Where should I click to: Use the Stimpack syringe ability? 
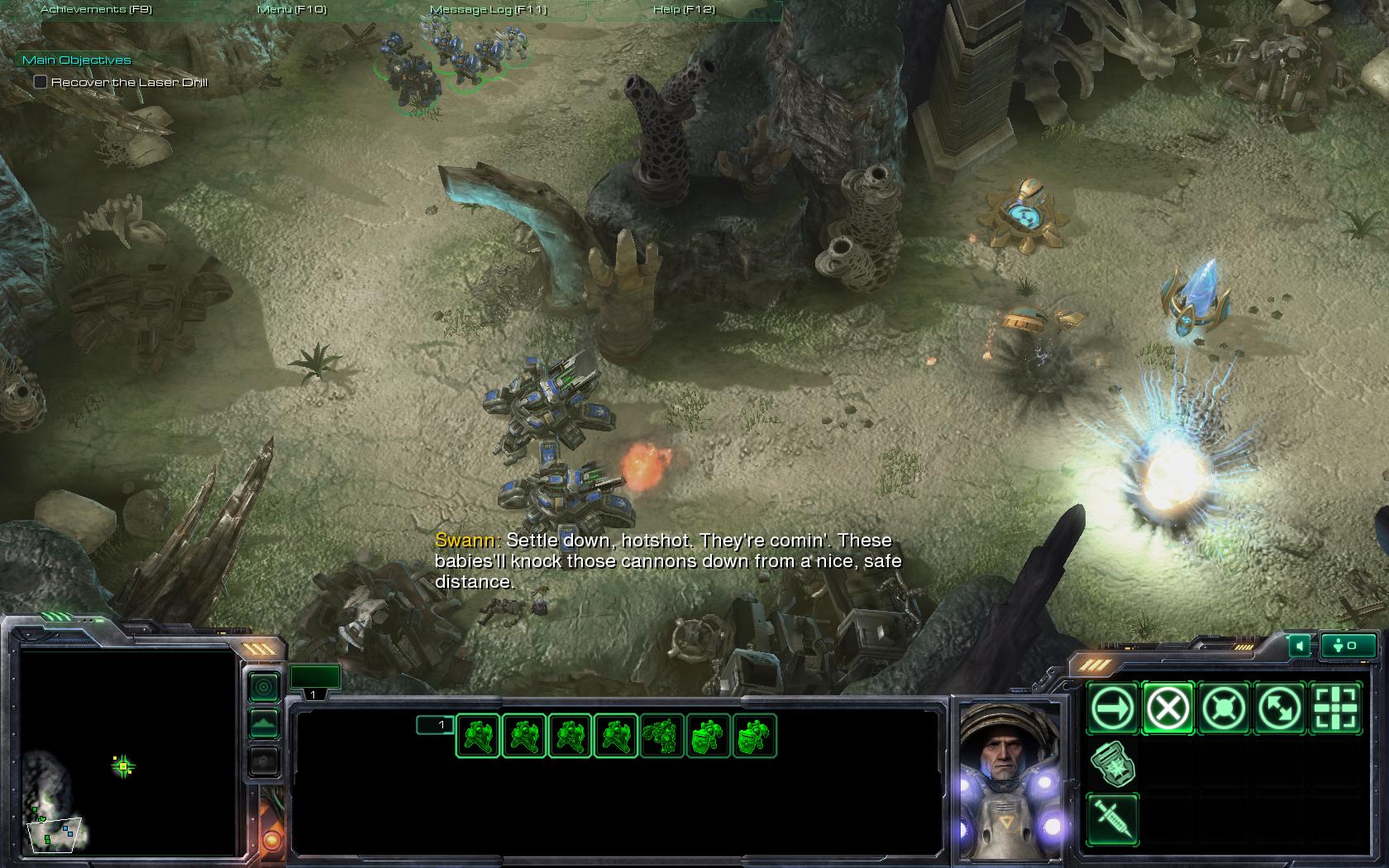coord(1112,818)
